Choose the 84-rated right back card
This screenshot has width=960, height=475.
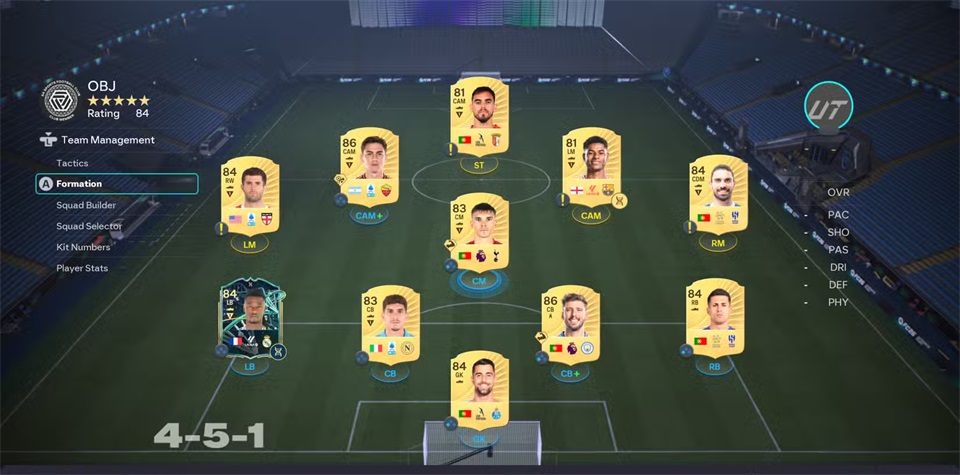[714, 319]
